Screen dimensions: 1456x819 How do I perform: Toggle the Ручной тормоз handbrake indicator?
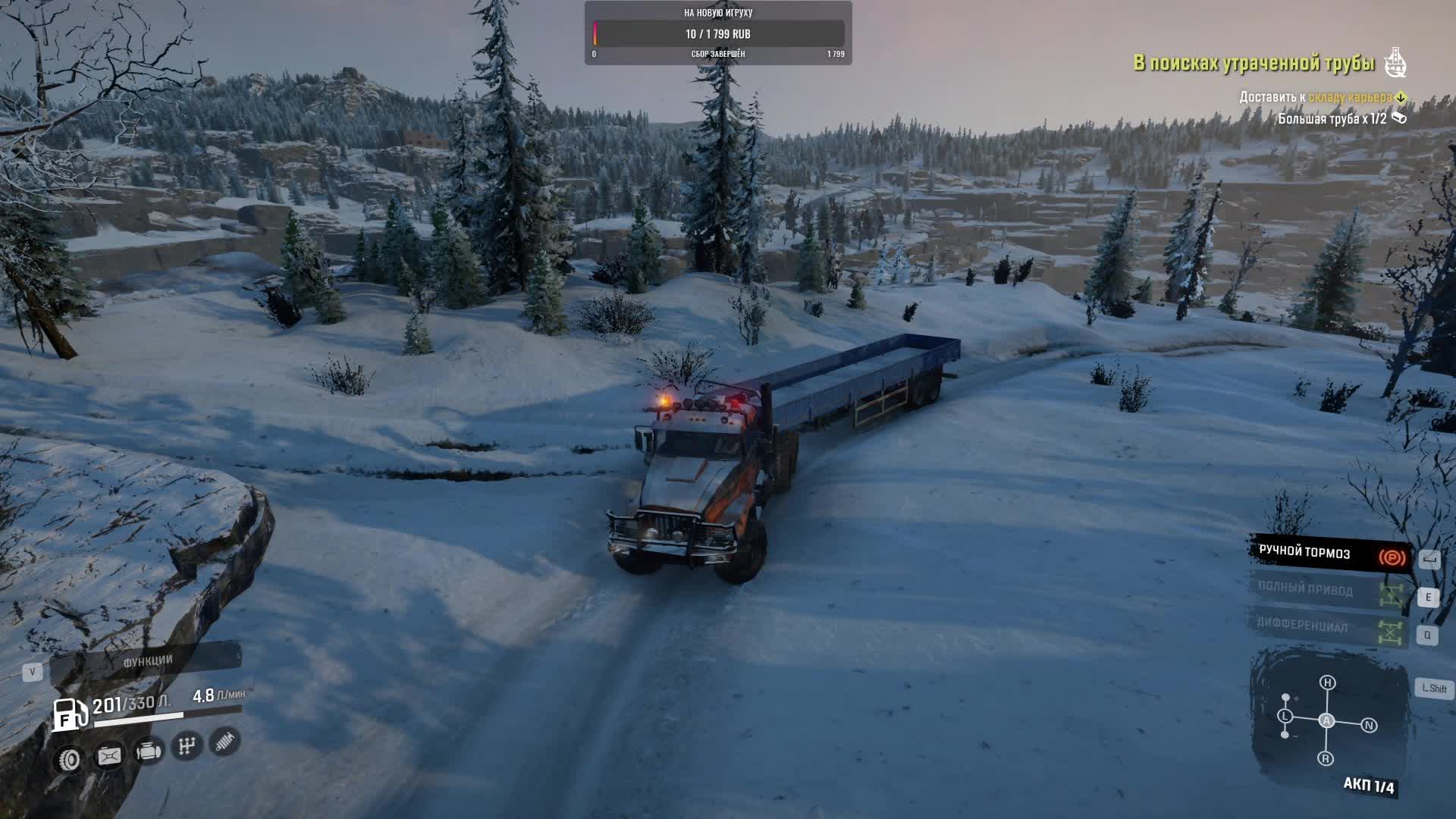tap(1329, 554)
